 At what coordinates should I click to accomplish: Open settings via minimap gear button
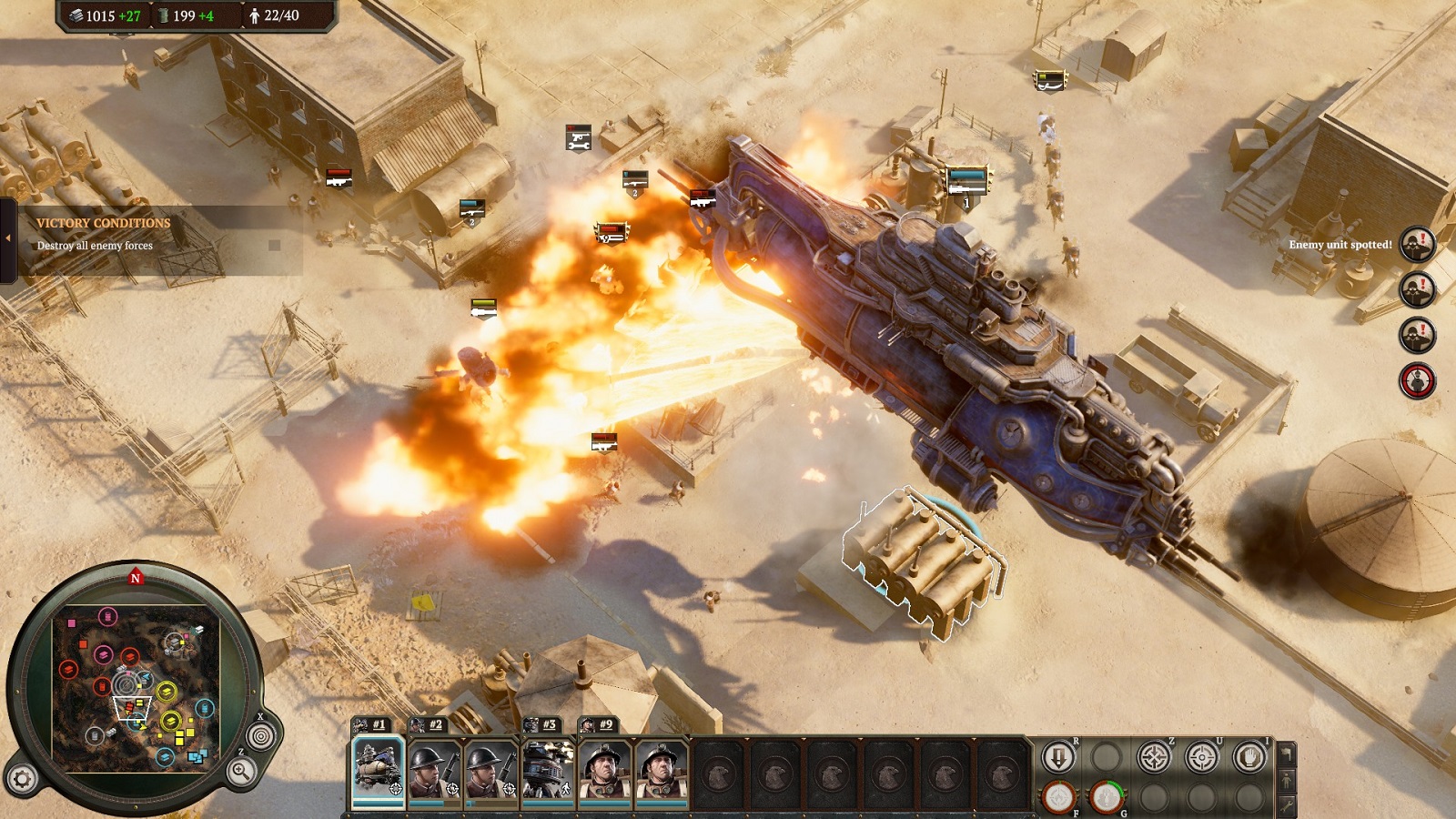[23, 779]
